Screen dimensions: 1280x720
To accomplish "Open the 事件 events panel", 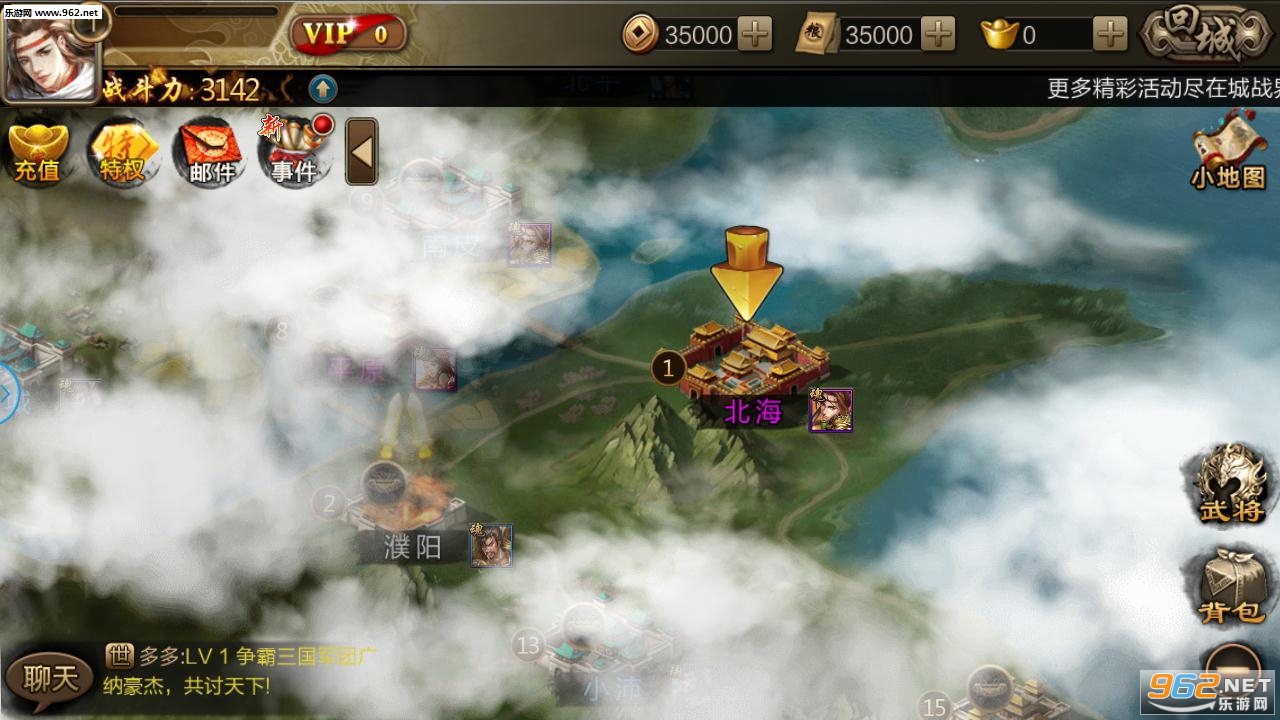I will (294, 152).
